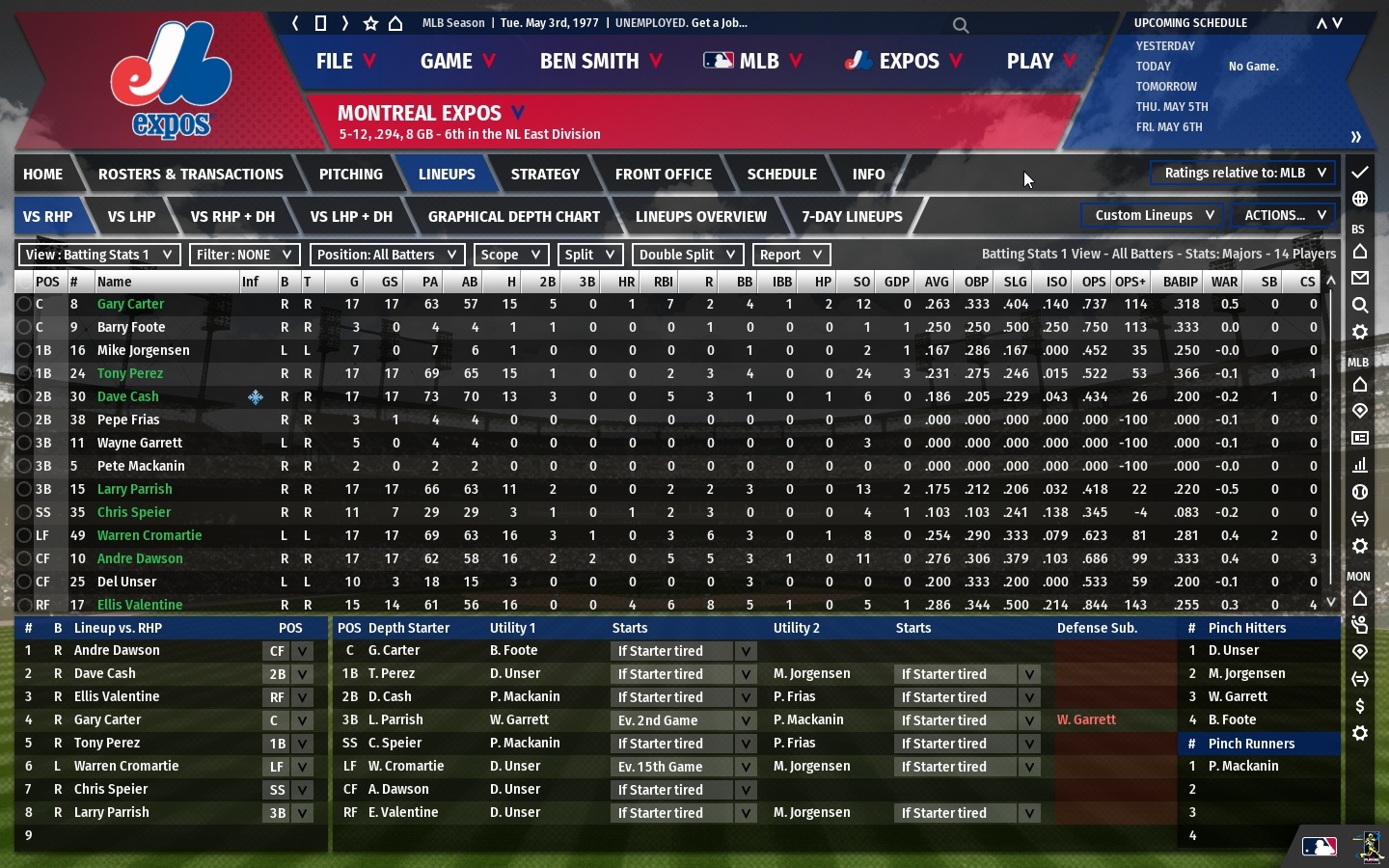
Task: Open the FRONT OFFICE tab
Action: (663, 174)
